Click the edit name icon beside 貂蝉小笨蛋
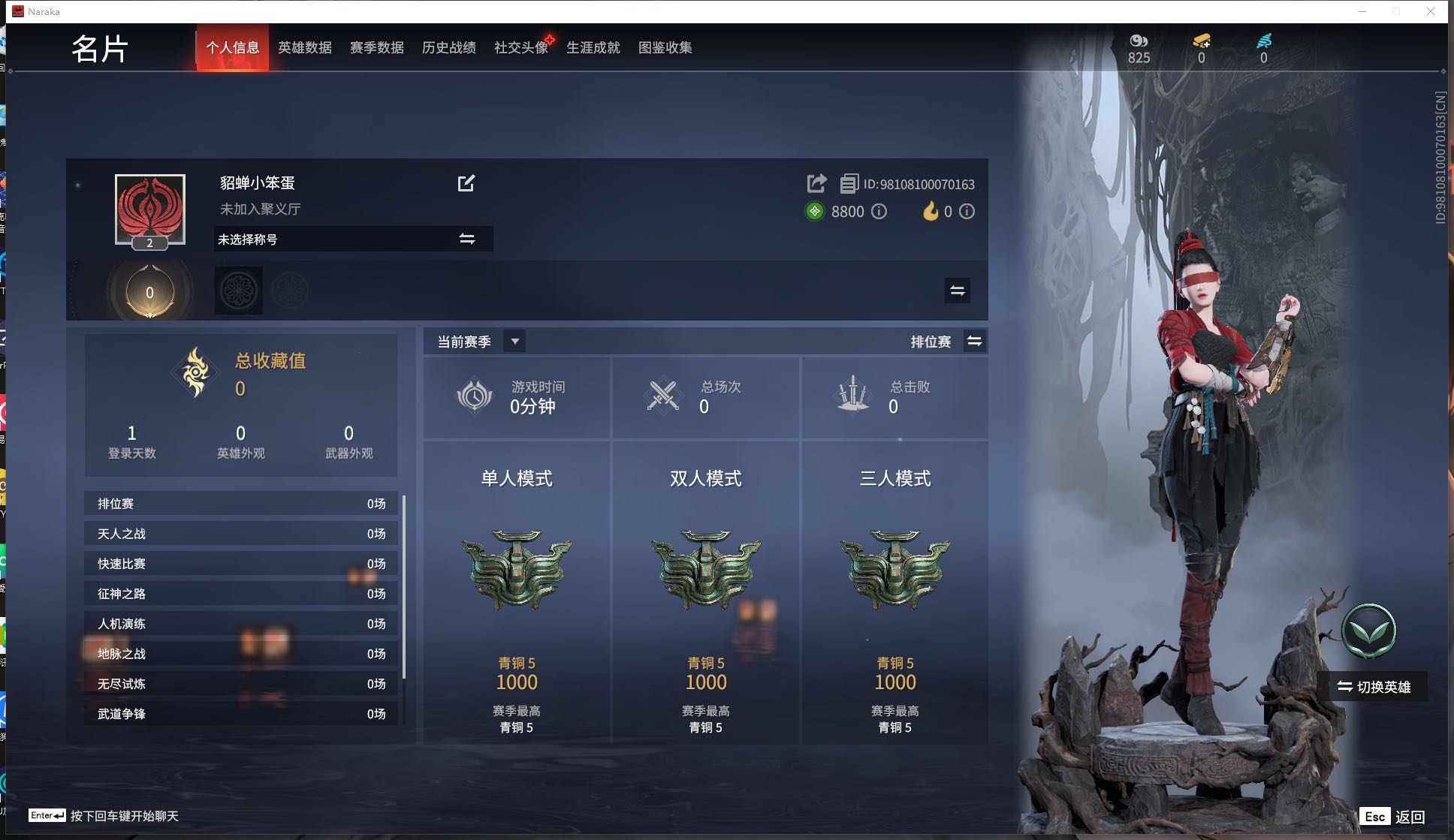The image size is (1454, 840). coord(466,183)
